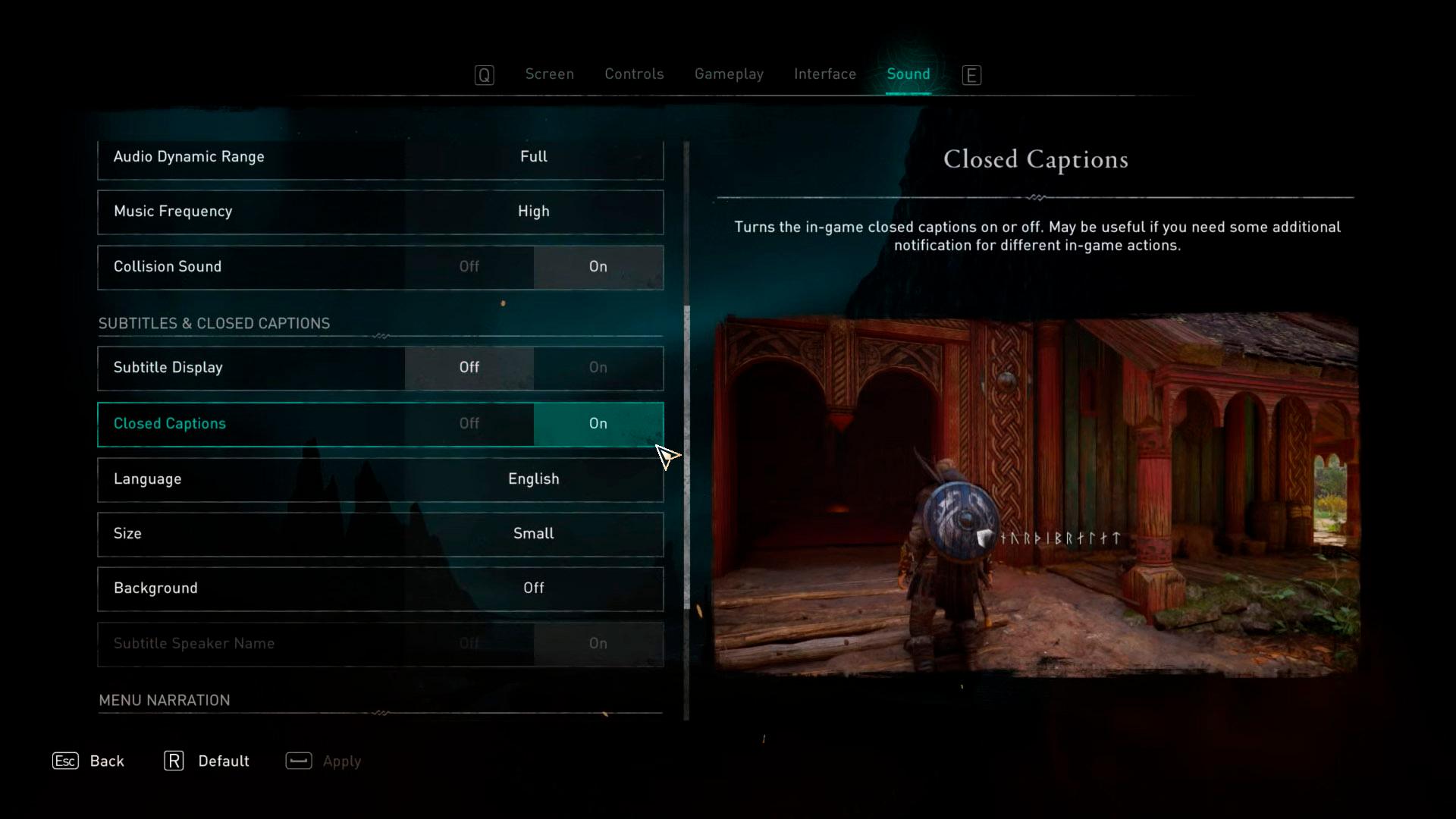The height and width of the screenshot is (819, 1456).
Task: Go to the Gameplay tab
Action: pos(729,74)
